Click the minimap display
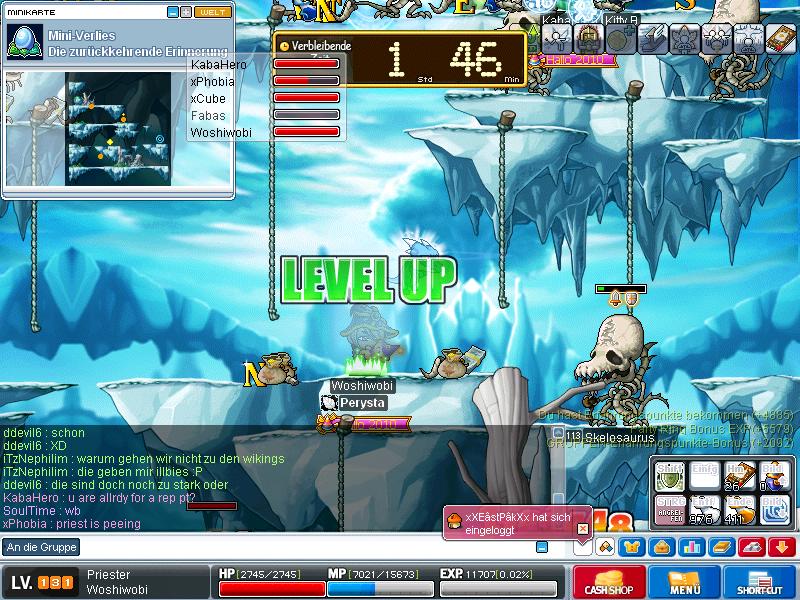 coord(118,128)
